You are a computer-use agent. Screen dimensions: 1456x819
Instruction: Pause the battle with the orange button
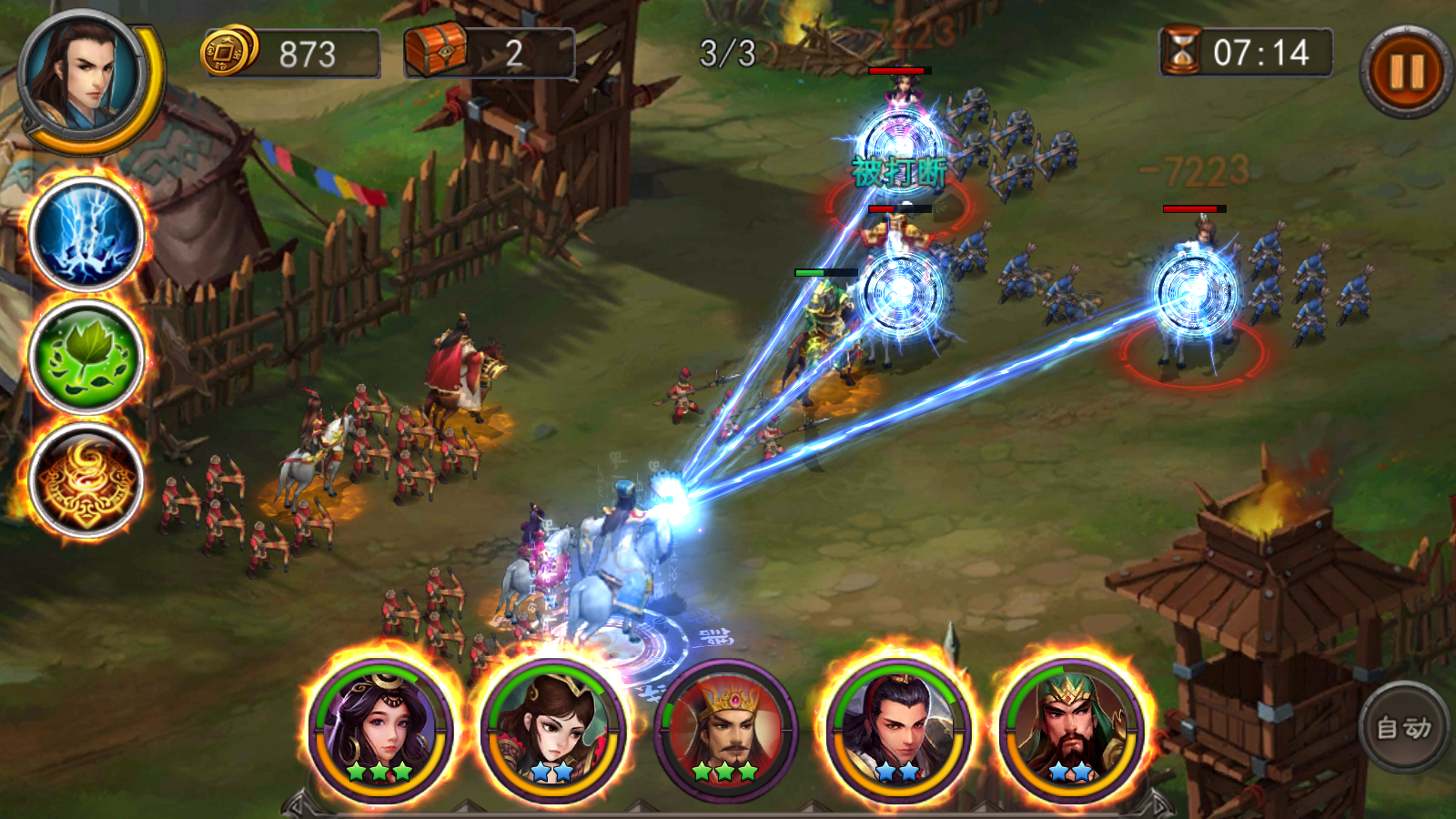tap(1405, 72)
